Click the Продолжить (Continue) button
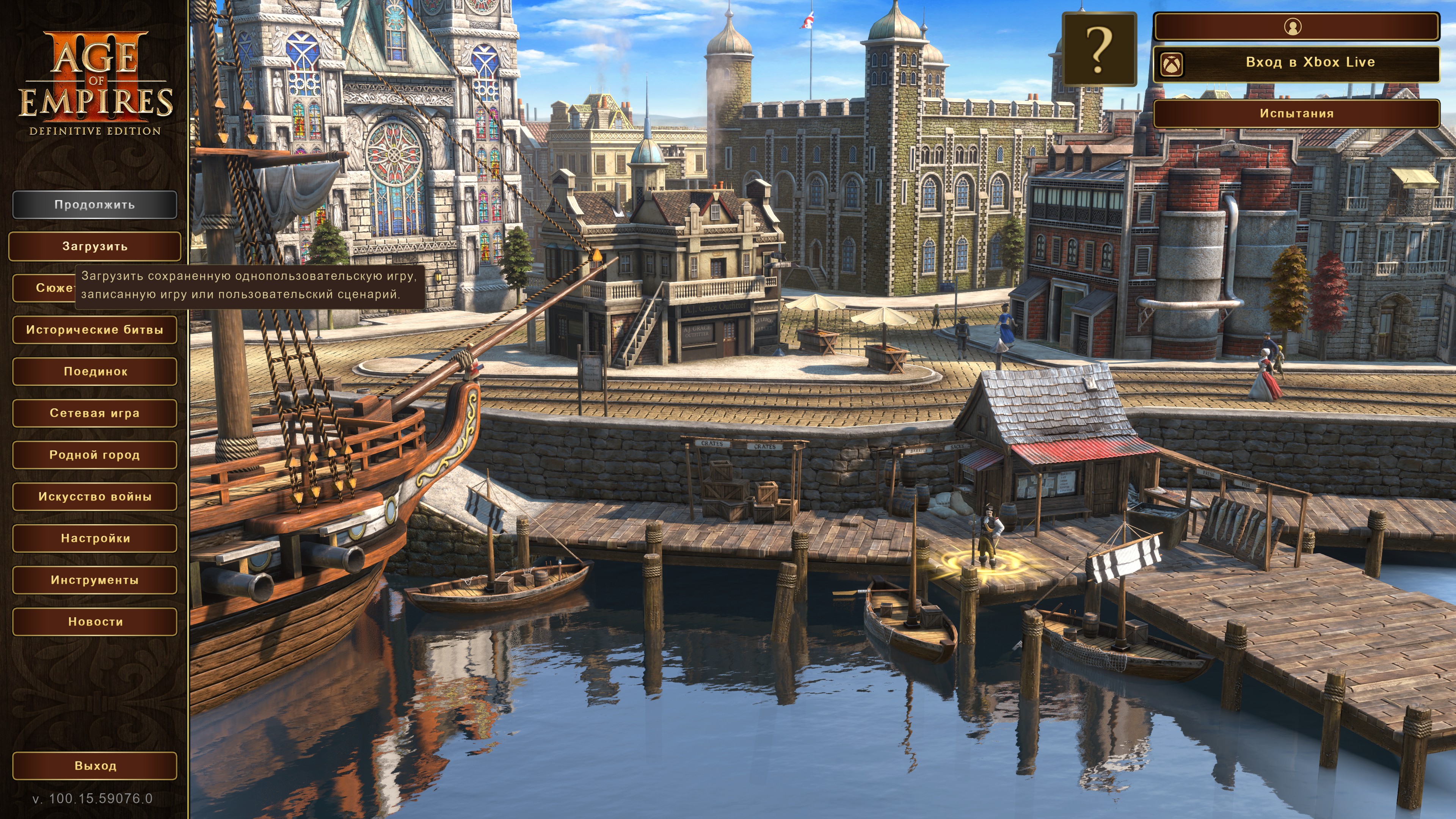This screenshot has width=1456, height=819. pyautogui.click(x=94, y=205)
